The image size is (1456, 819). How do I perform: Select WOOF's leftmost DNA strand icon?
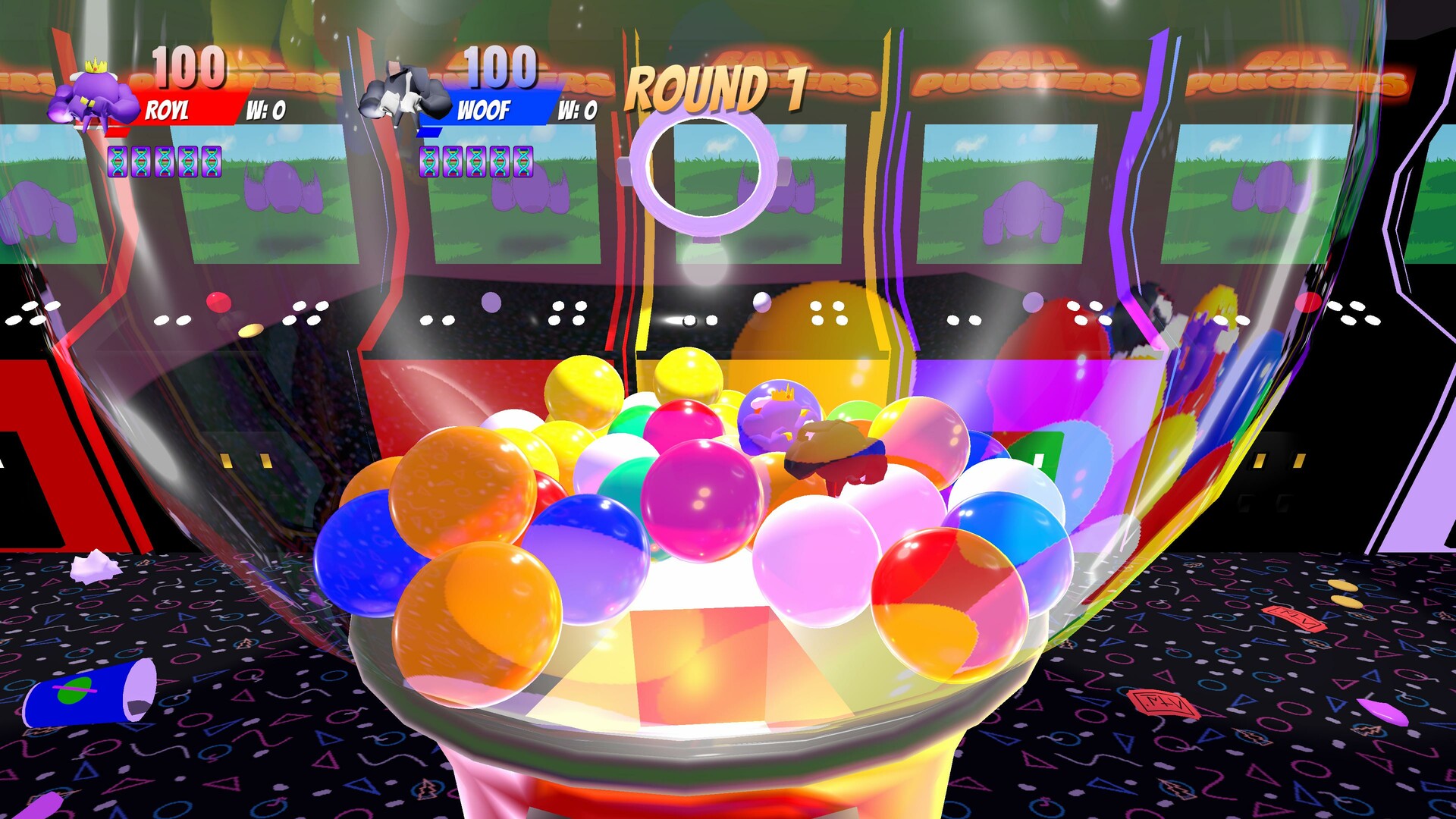430,162
